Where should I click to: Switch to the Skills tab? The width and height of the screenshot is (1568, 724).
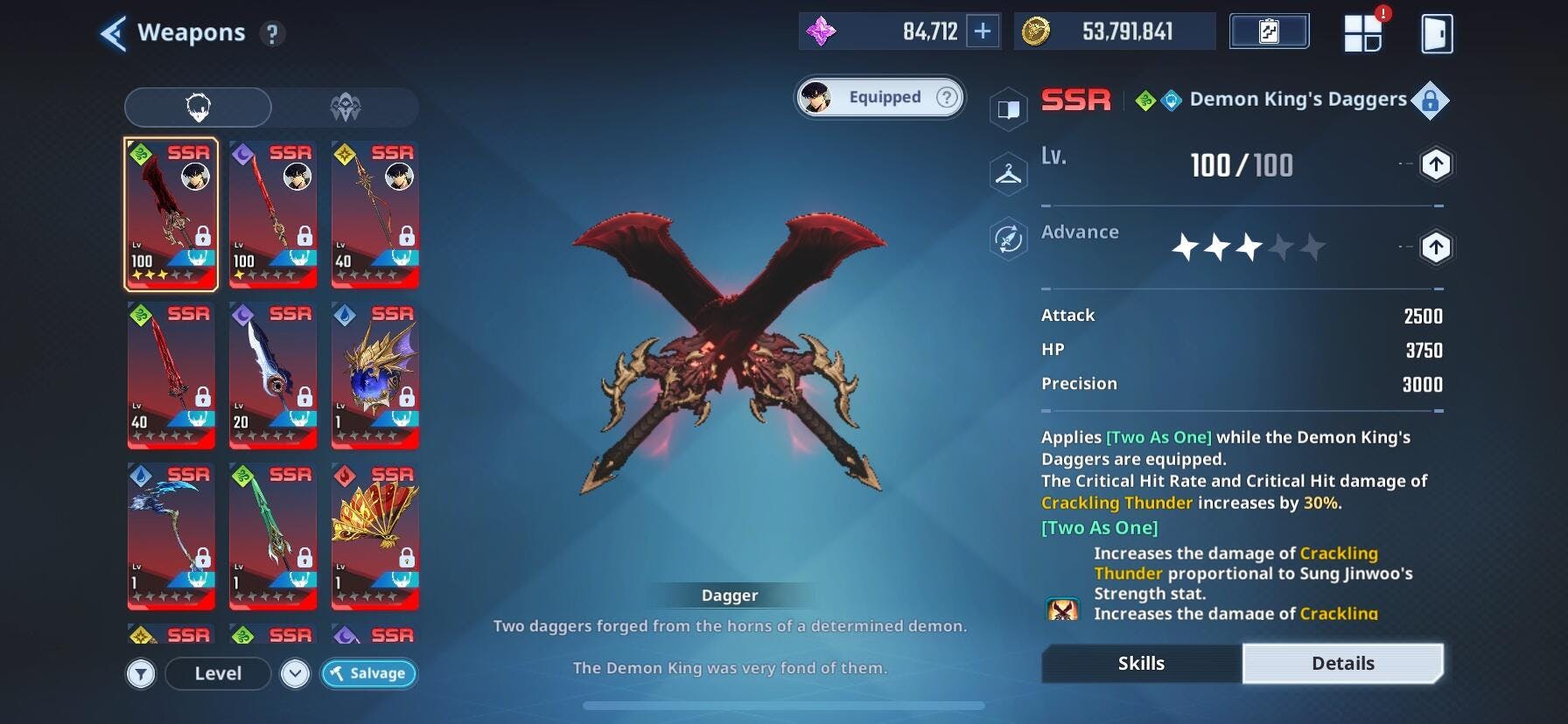pos(1141,664)
